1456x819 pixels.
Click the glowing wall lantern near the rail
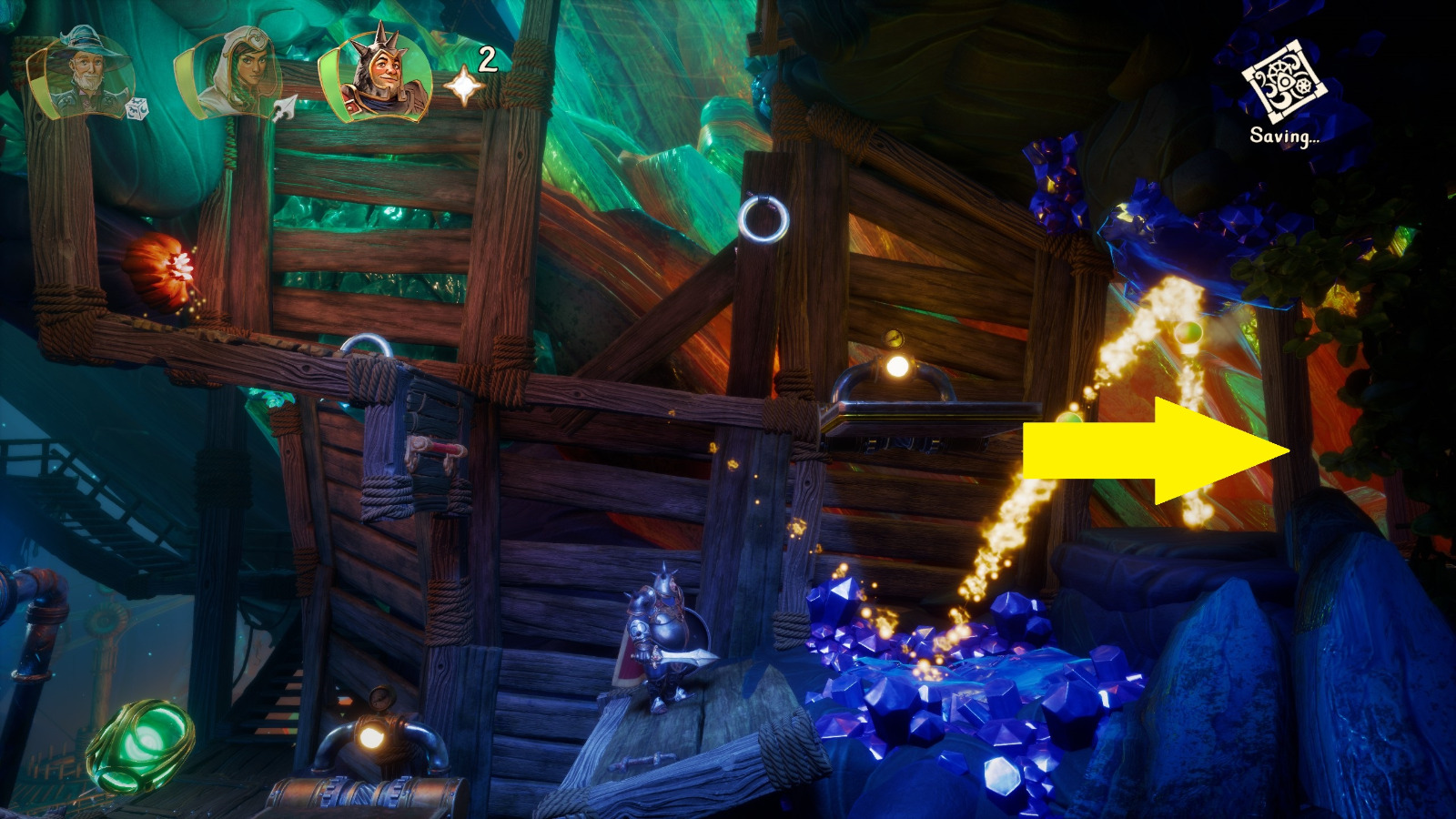896,369
